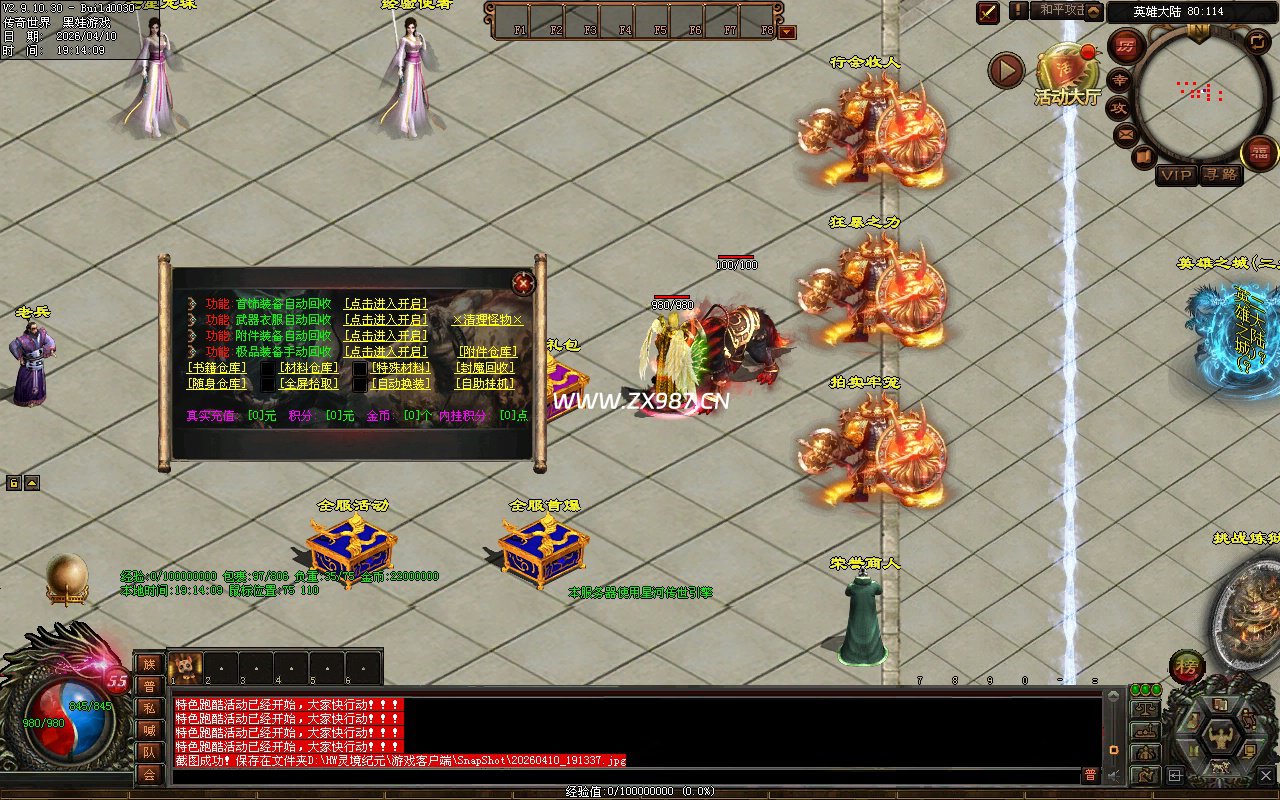Select the 队 team chat channel
The image size is (1280, 800).
point(148,752)
